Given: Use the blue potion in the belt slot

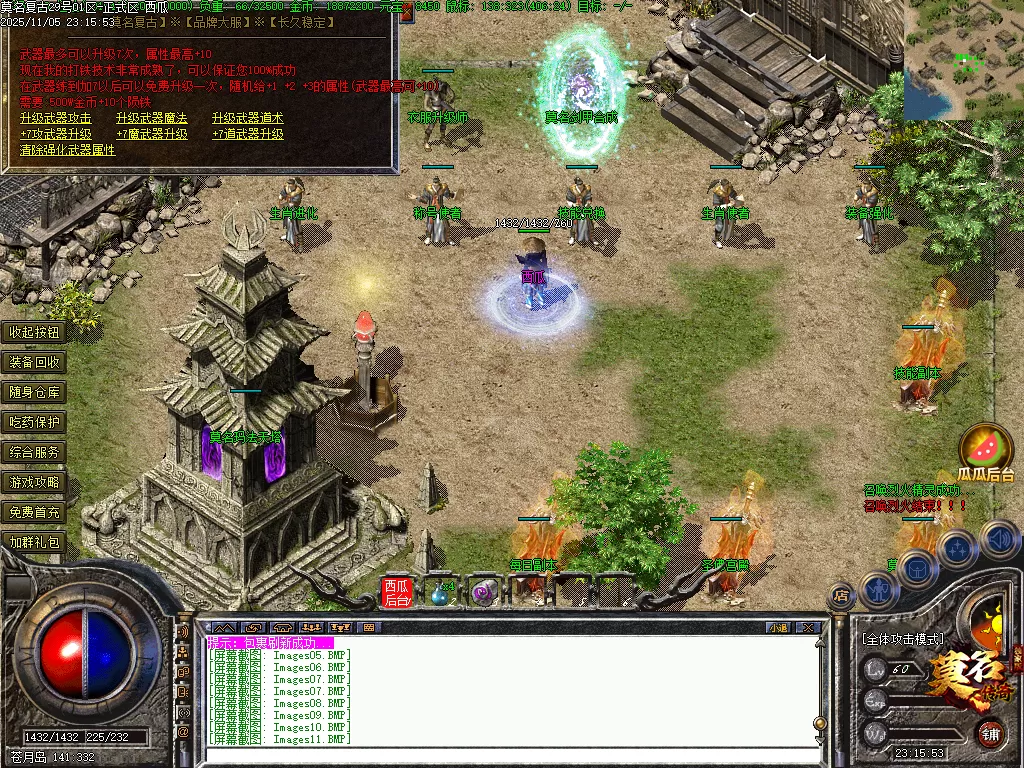Looking at the screenshot, I should click(440, 593).
